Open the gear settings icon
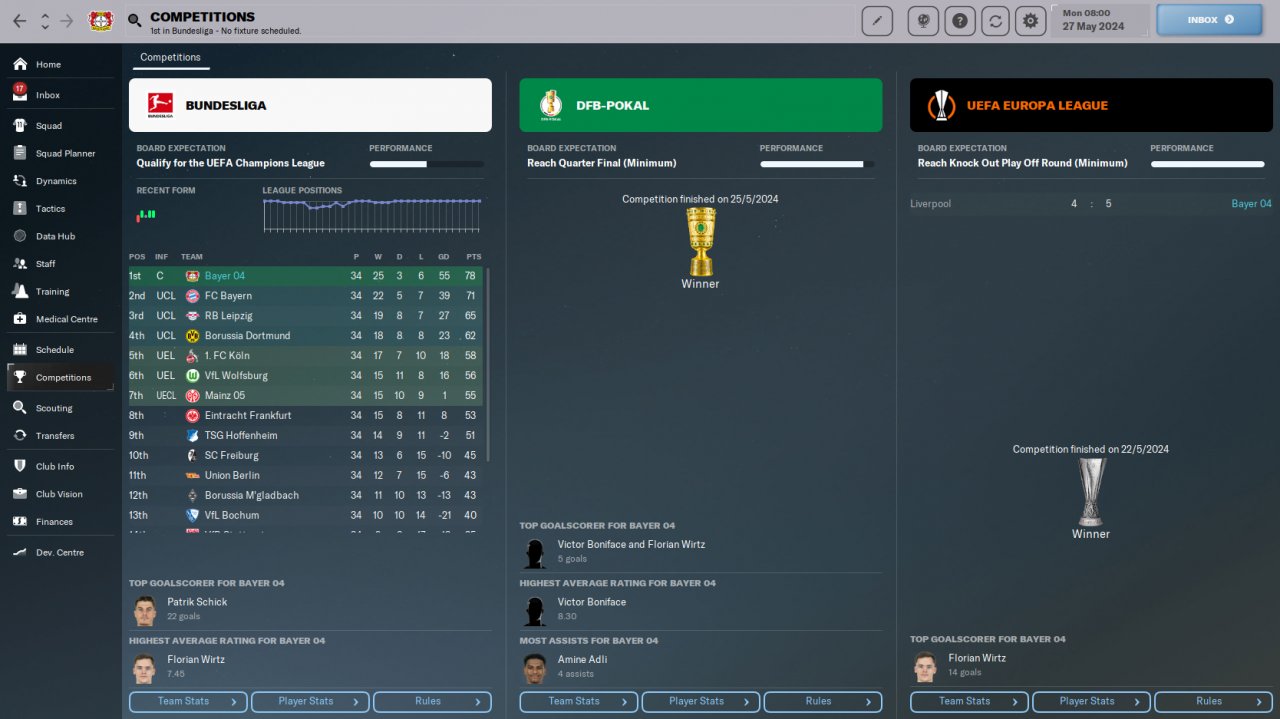Screen dimensions: 1280x719 [x=1030, y=21]
